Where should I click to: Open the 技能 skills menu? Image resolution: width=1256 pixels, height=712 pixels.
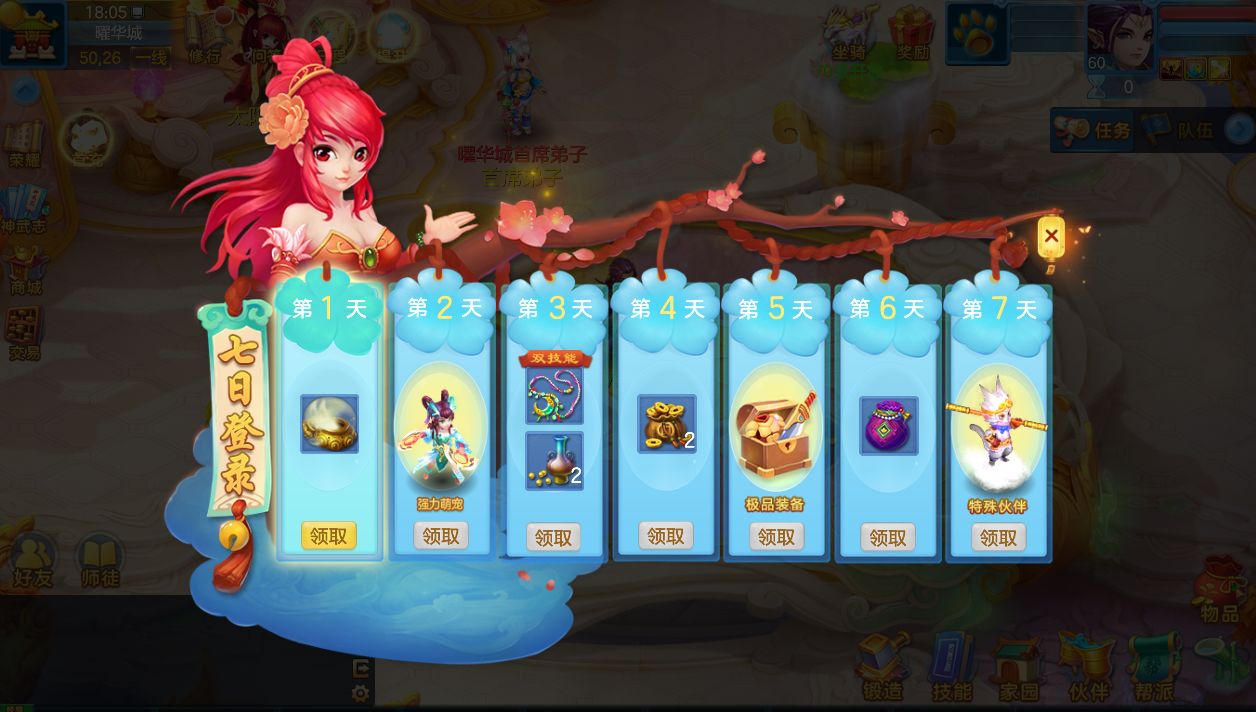tap(951, 667)
